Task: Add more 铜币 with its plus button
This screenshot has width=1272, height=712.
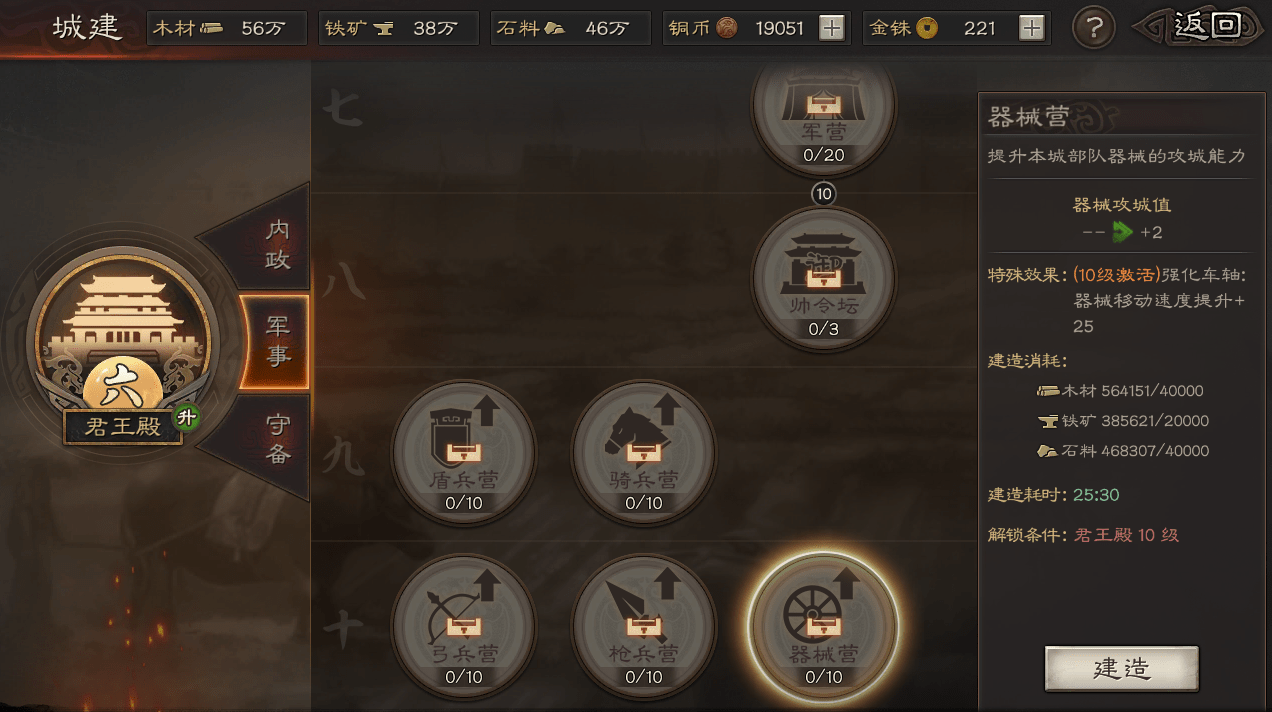Action: point(831,28)
